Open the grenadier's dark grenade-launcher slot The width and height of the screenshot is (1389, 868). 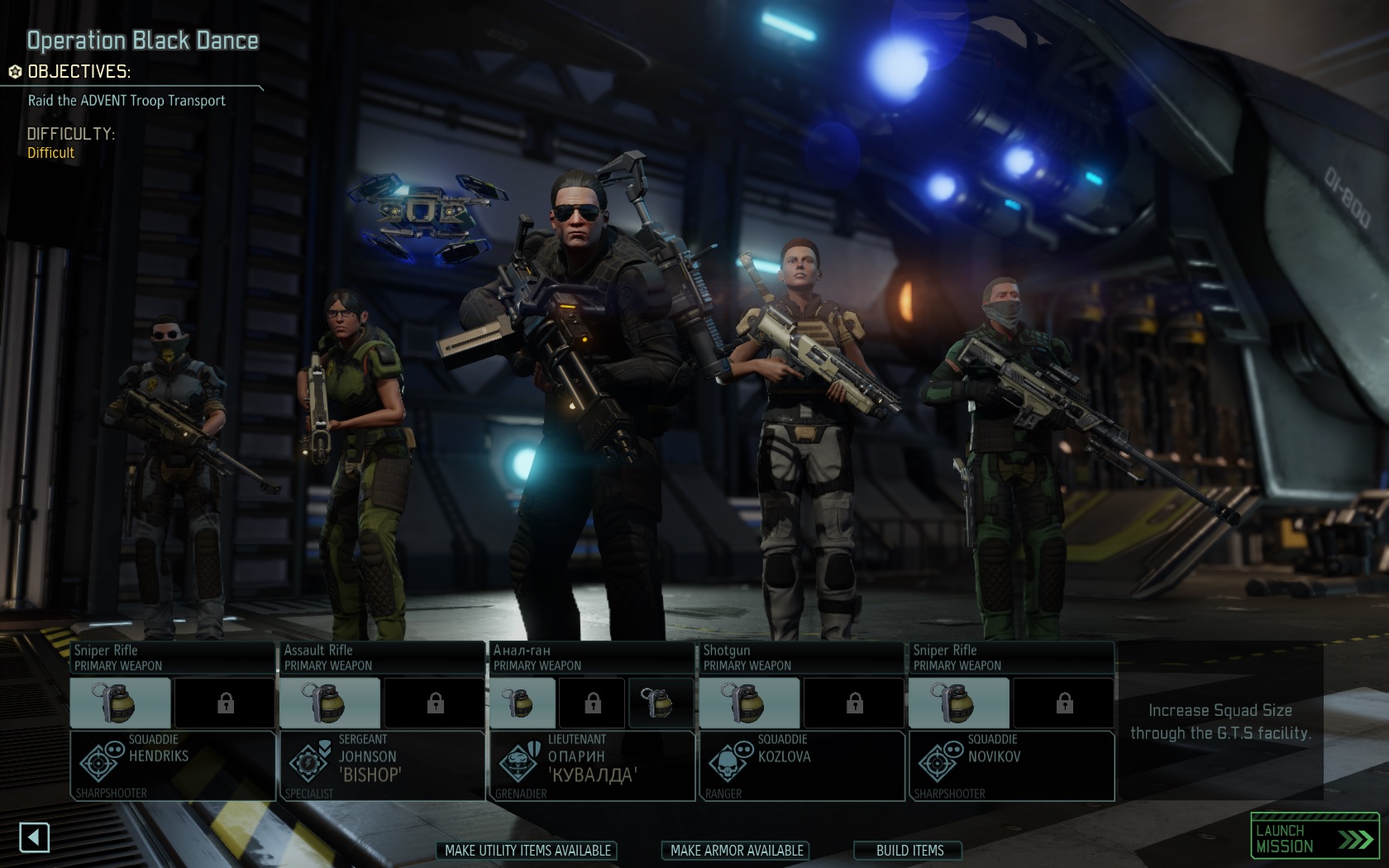tap(661, 703)
